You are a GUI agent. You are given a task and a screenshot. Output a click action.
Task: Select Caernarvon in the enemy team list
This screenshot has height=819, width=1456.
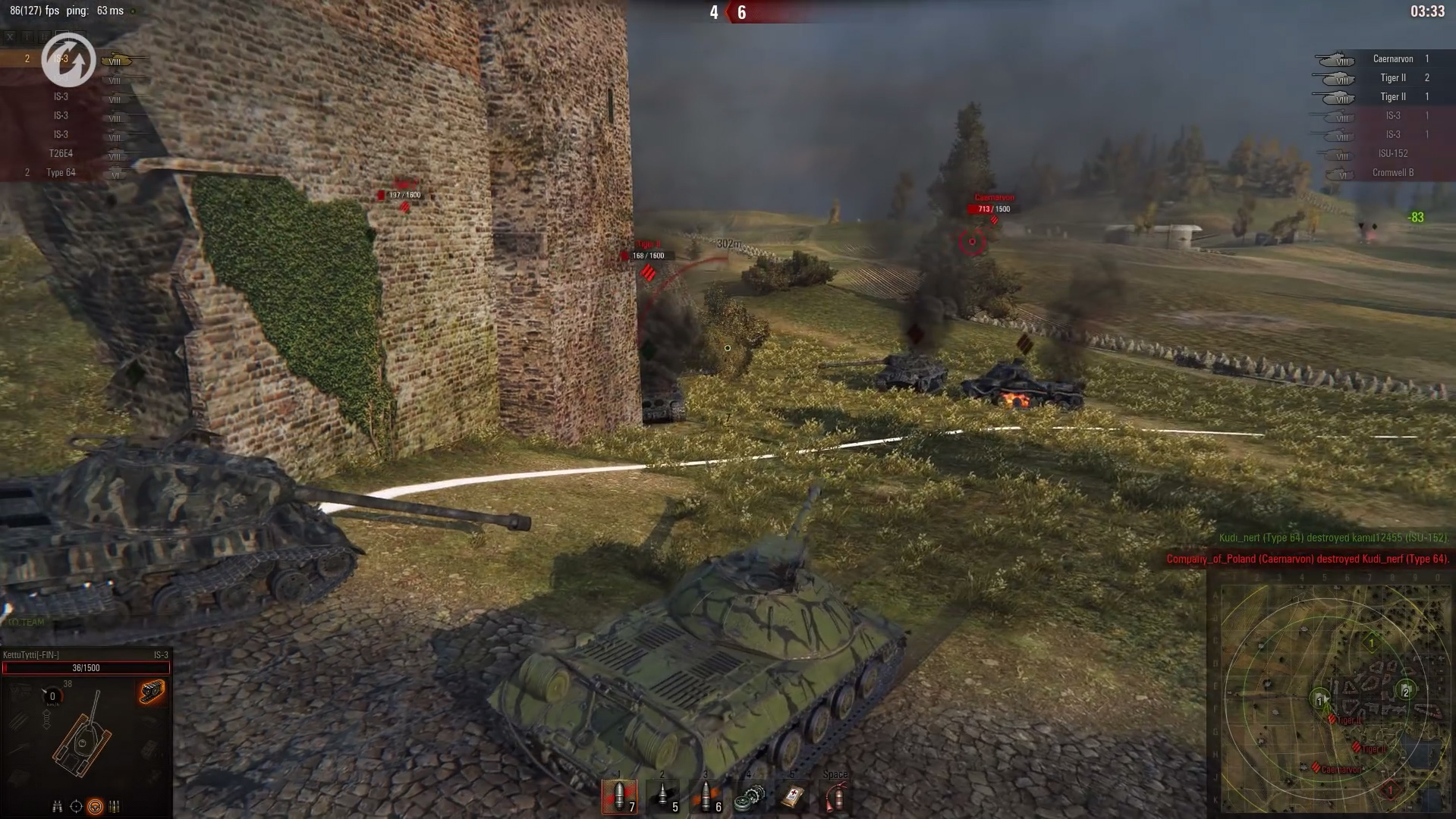pyautogui.click(x=1392, y=59)
